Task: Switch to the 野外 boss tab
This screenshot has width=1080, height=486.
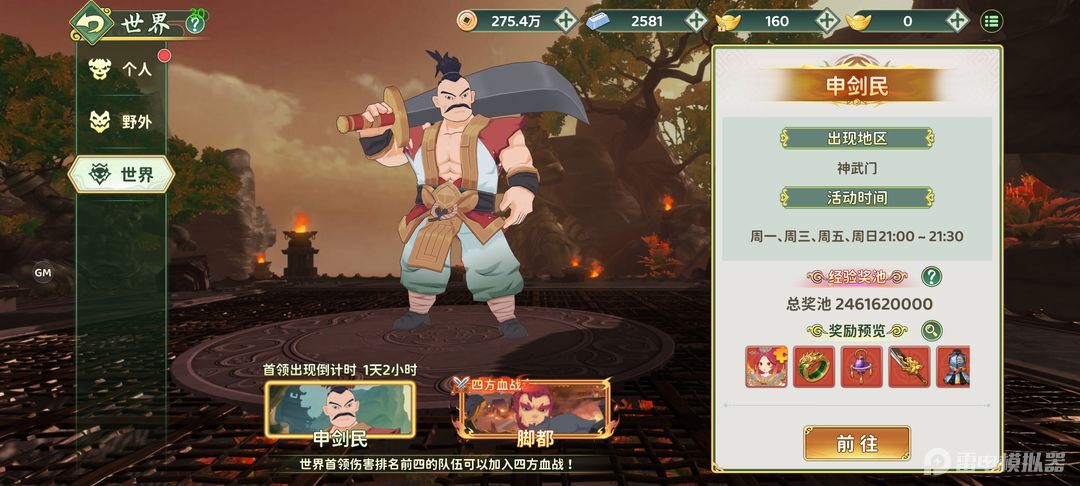Action: [x=122, y=122]
